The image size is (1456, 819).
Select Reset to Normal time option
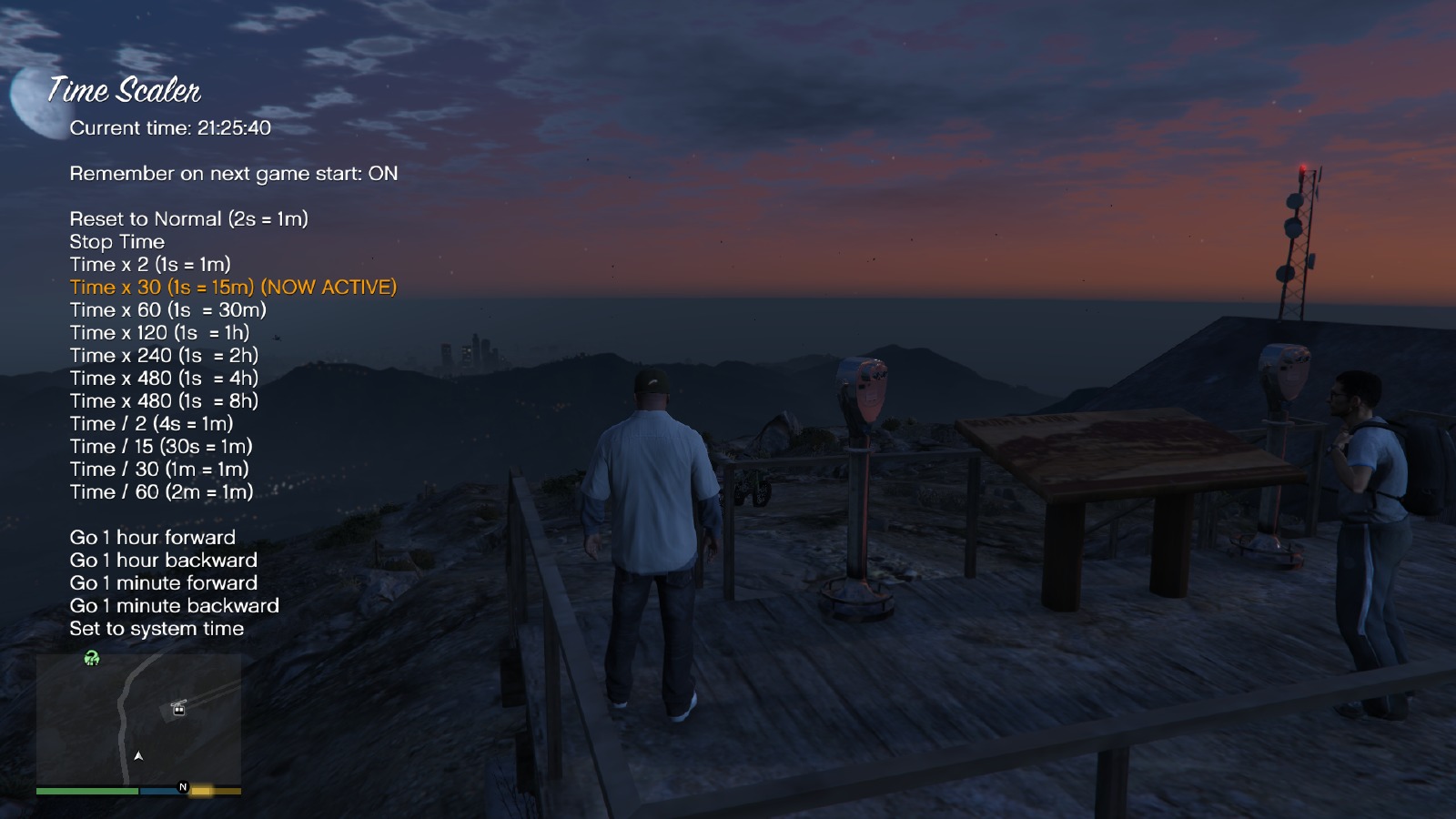(188, 219)
